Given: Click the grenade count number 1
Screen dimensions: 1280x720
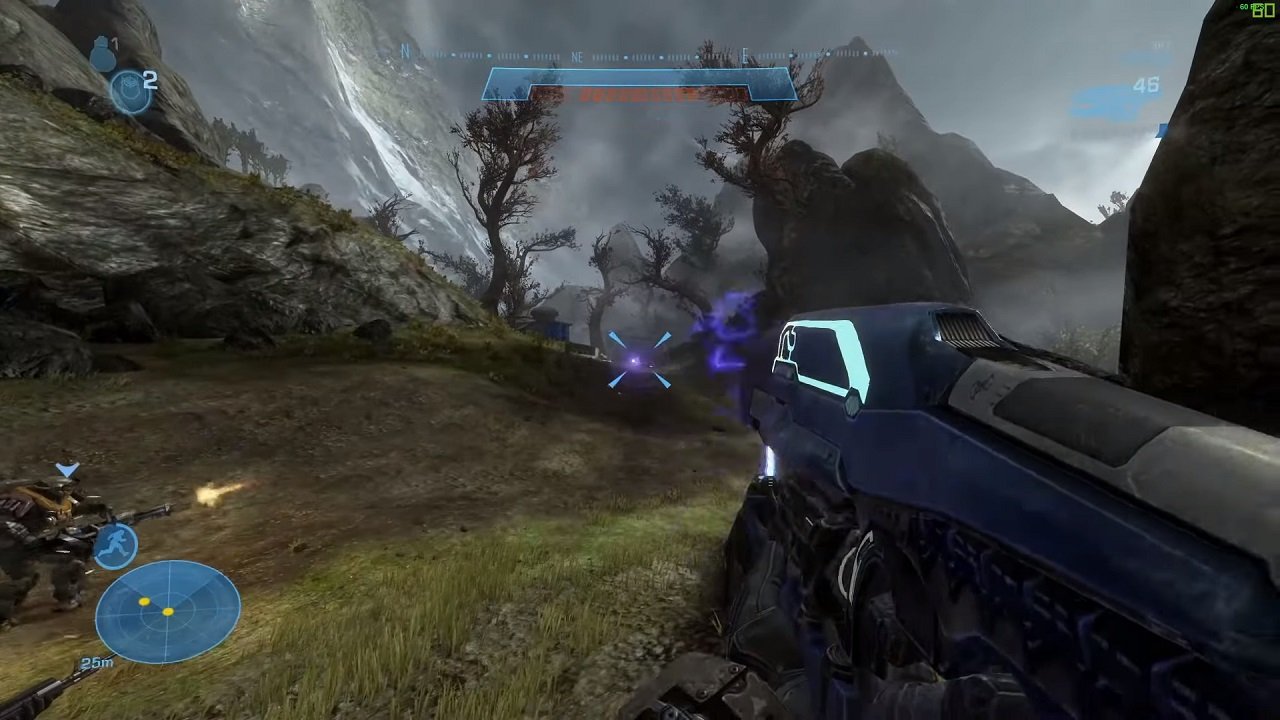Looking at the screenshot, I should coord(114,43).
